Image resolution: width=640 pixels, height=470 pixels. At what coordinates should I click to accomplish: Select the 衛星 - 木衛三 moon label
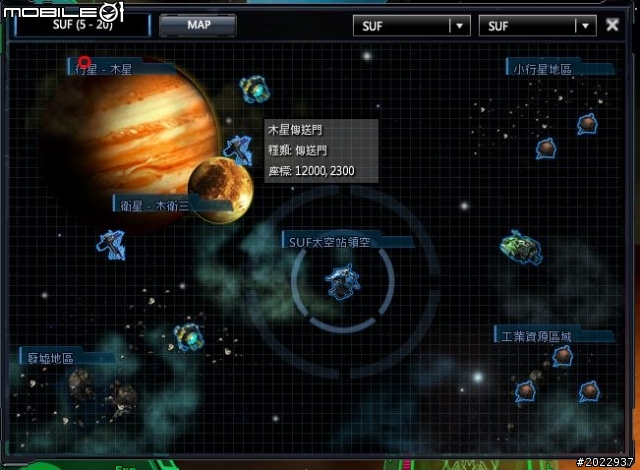tap(154, 205)
